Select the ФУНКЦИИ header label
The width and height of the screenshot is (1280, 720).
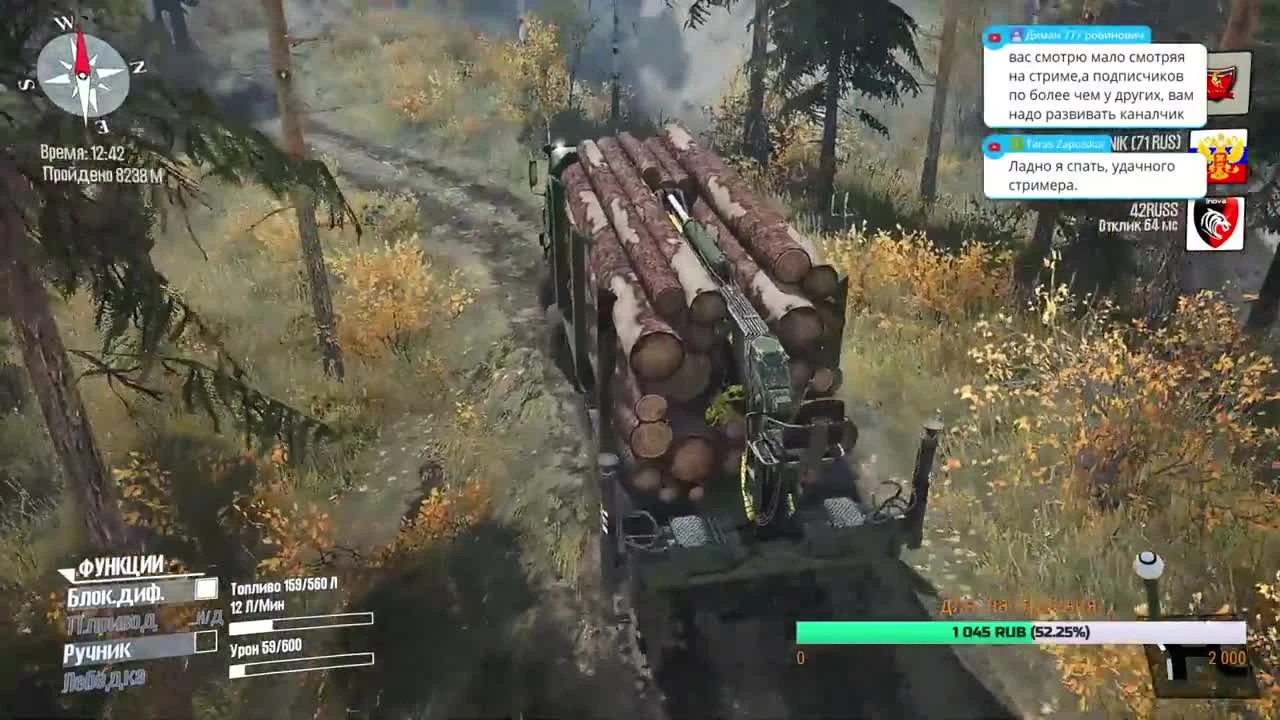point(119,562)
